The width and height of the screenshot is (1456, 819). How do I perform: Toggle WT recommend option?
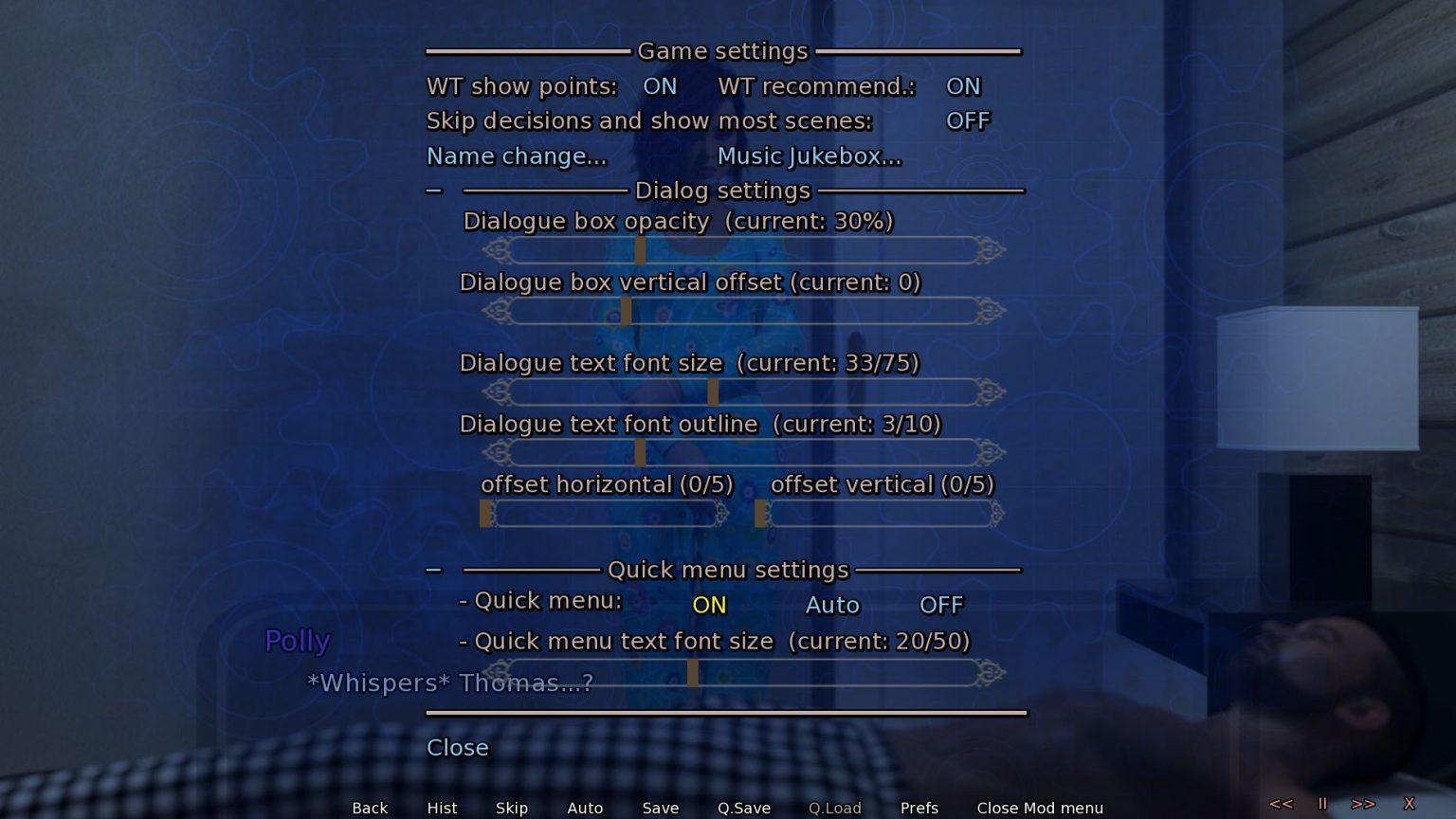tap(963, 86)
